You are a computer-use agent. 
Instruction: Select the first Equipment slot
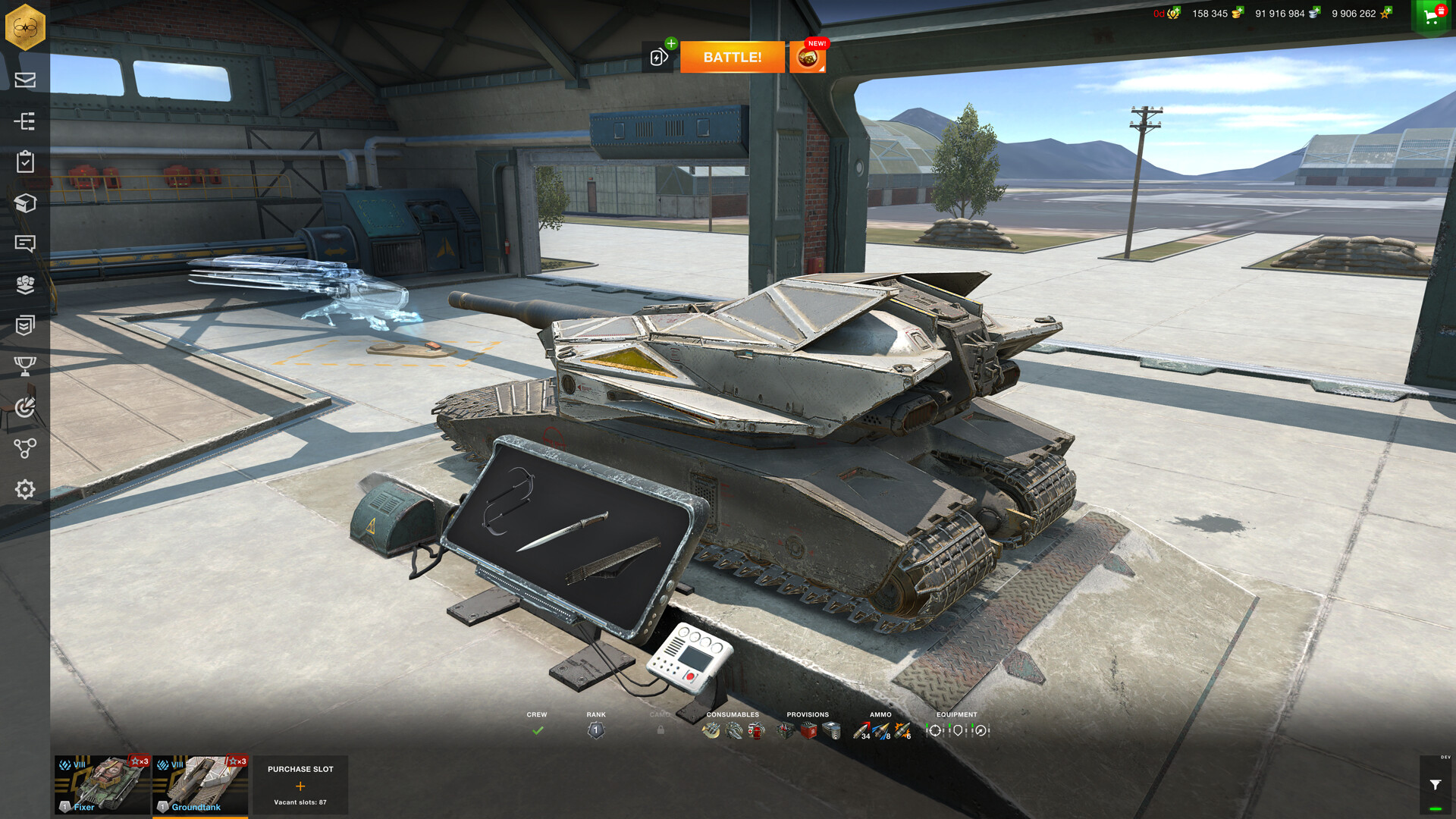(x=937, y=730)
